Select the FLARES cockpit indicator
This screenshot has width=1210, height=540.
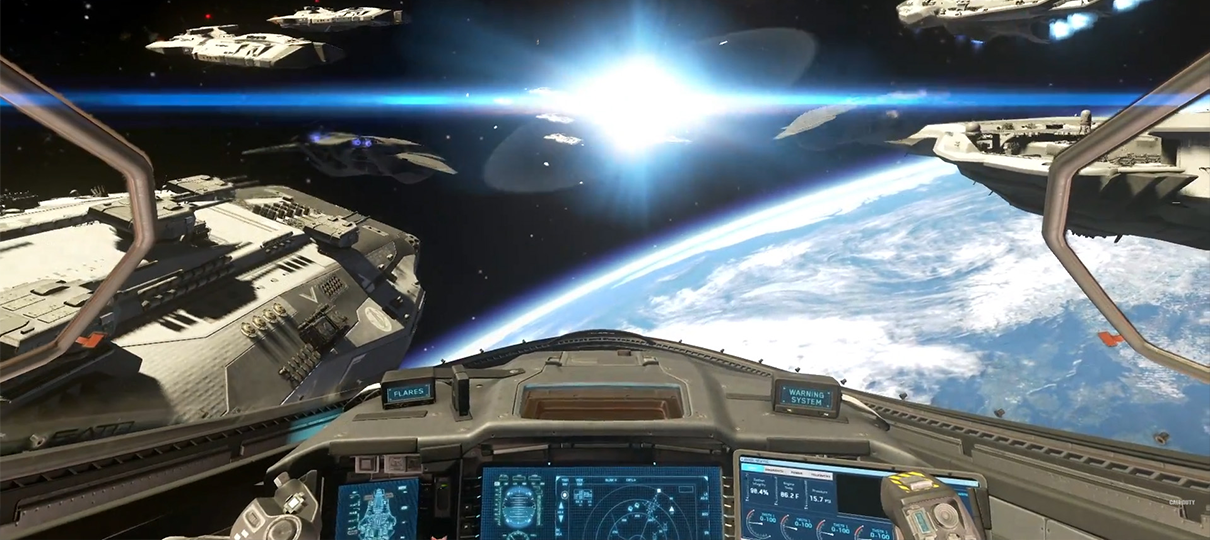[408, 392]
